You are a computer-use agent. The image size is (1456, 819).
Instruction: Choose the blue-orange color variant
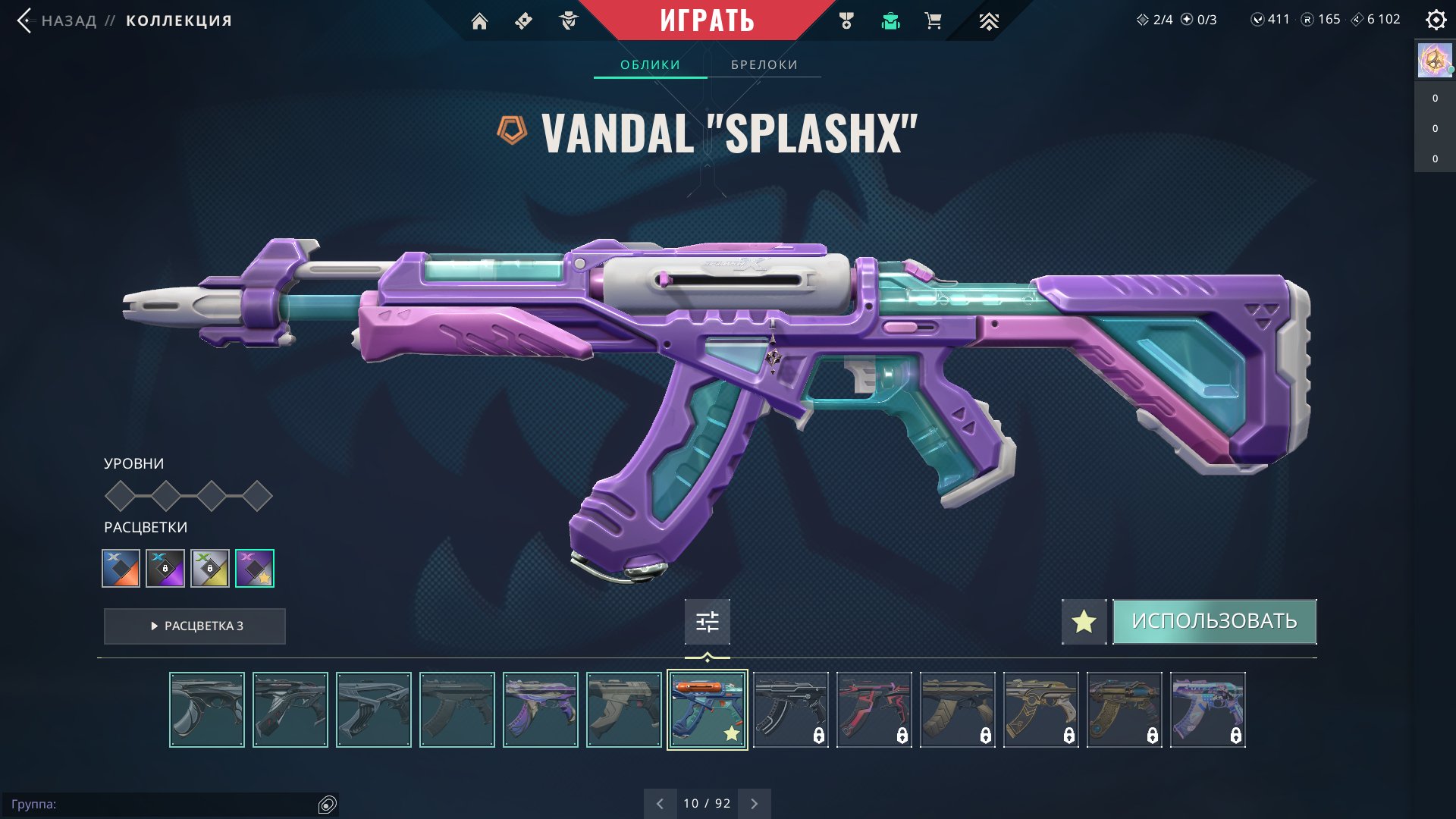[121, 568]
